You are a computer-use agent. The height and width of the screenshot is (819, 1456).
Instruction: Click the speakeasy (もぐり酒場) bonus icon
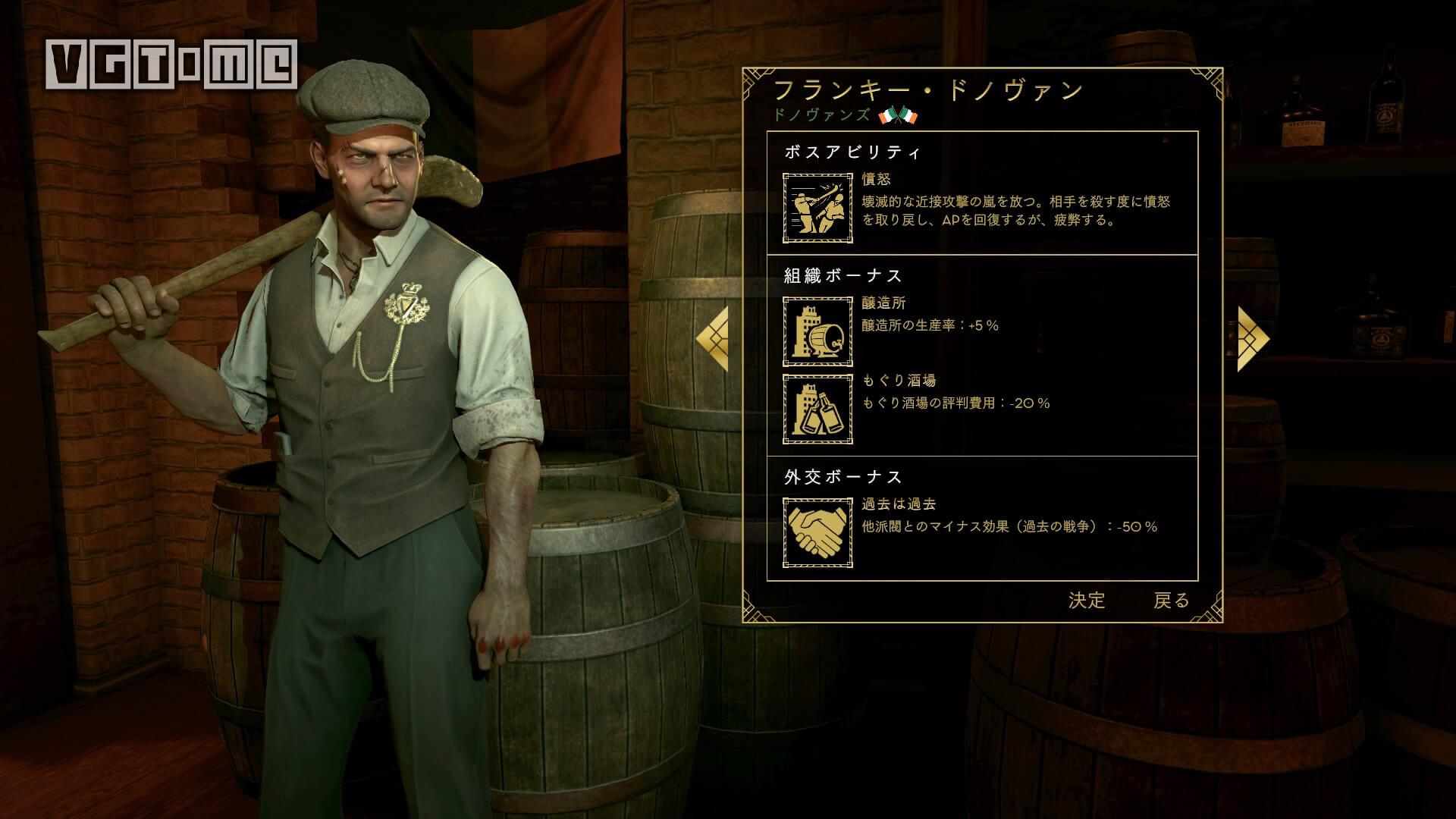click(817, 408)
